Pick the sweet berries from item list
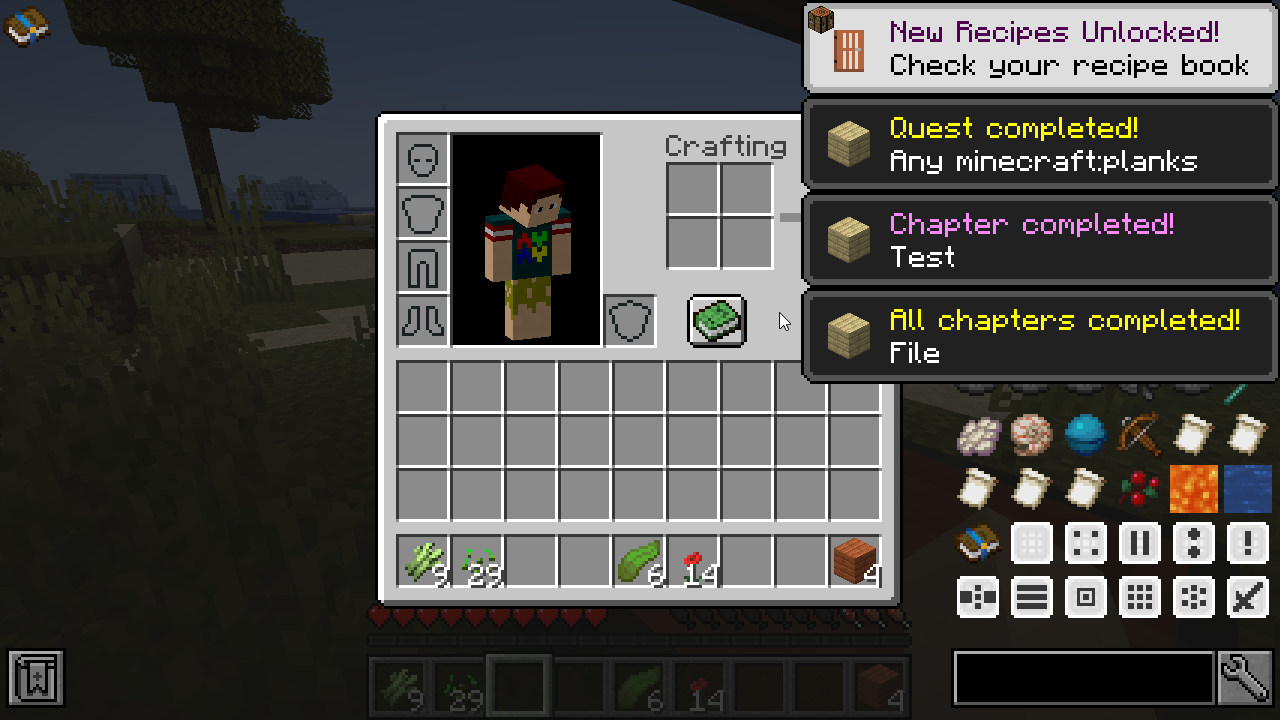Image resolution: width=1280 pixels, height=720 pixels. [x=1138, y=488]
